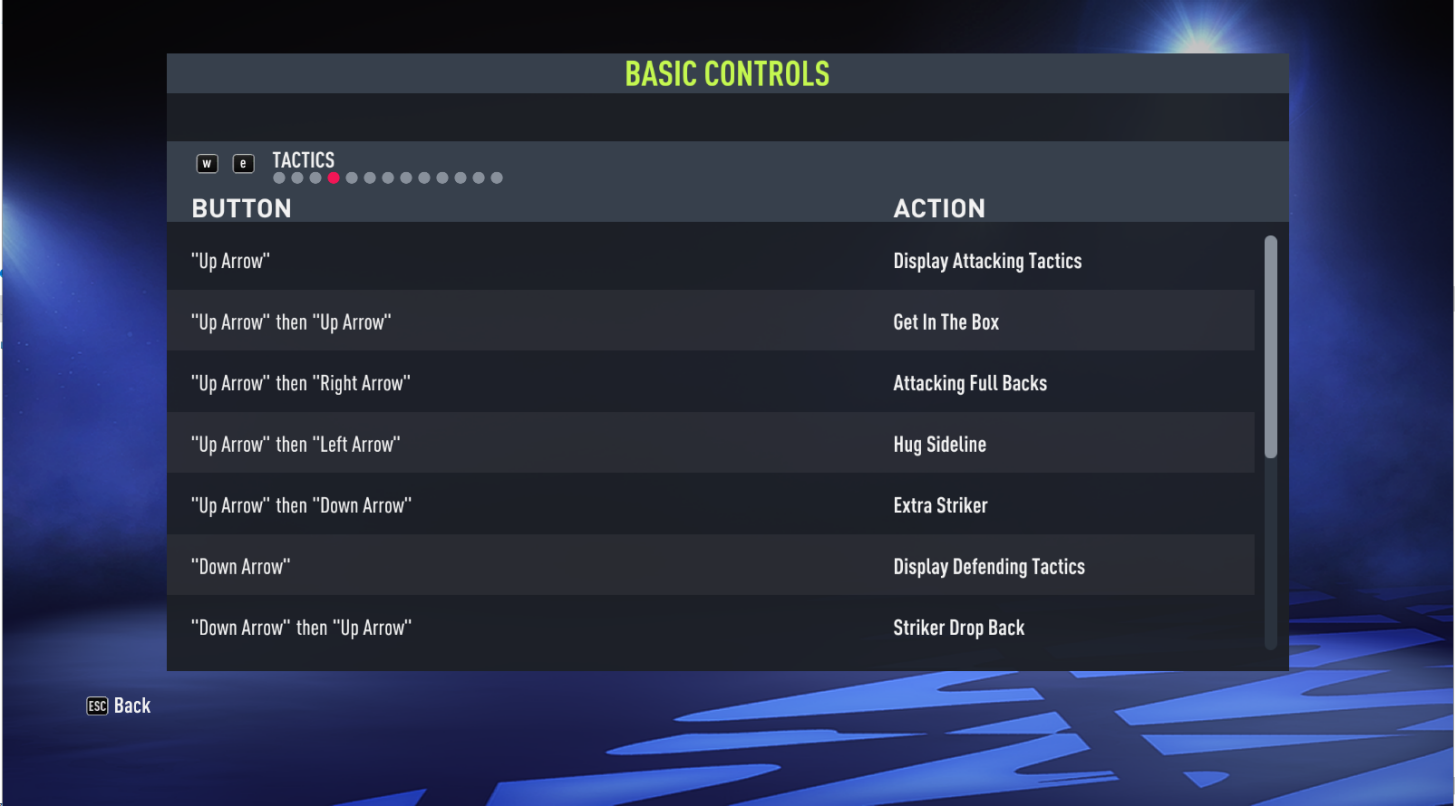The height and width of the screenshot is (806, 1455).
Task: Click the TACTICS section heading
Action: (303, 160)
